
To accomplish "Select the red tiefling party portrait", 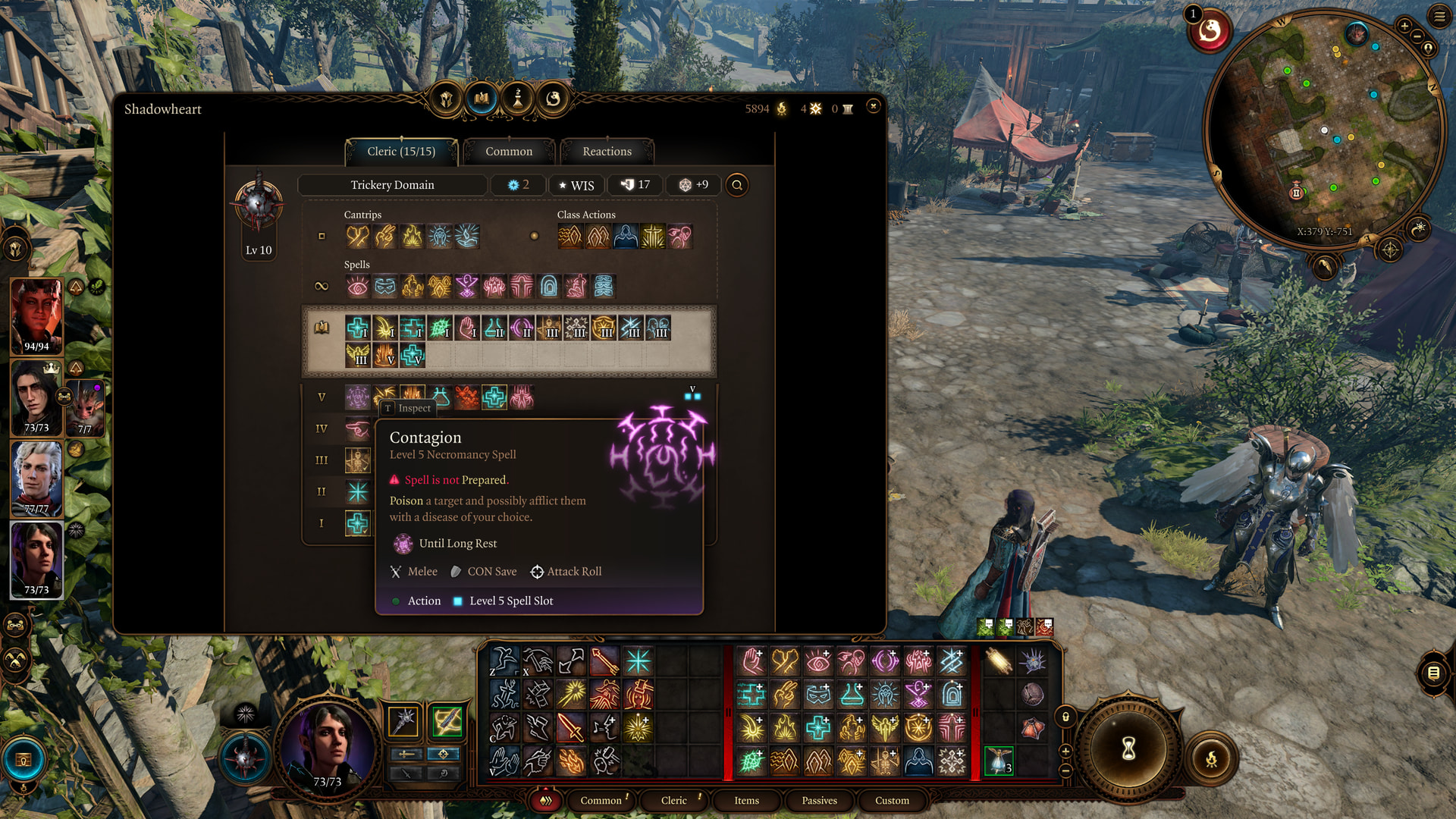I will click(36, 315).
